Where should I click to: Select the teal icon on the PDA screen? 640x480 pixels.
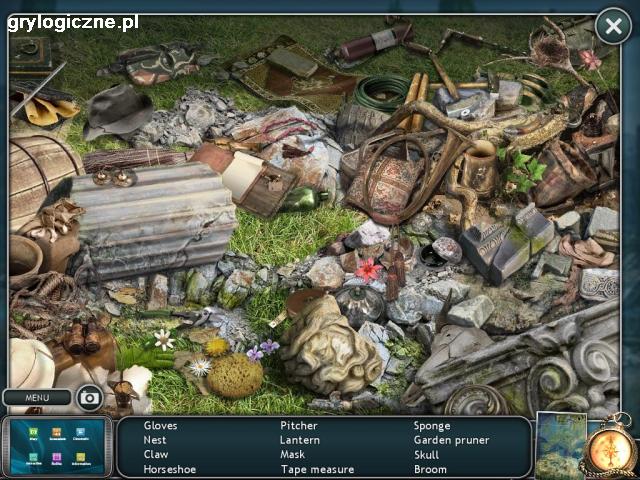coord(33,457)
